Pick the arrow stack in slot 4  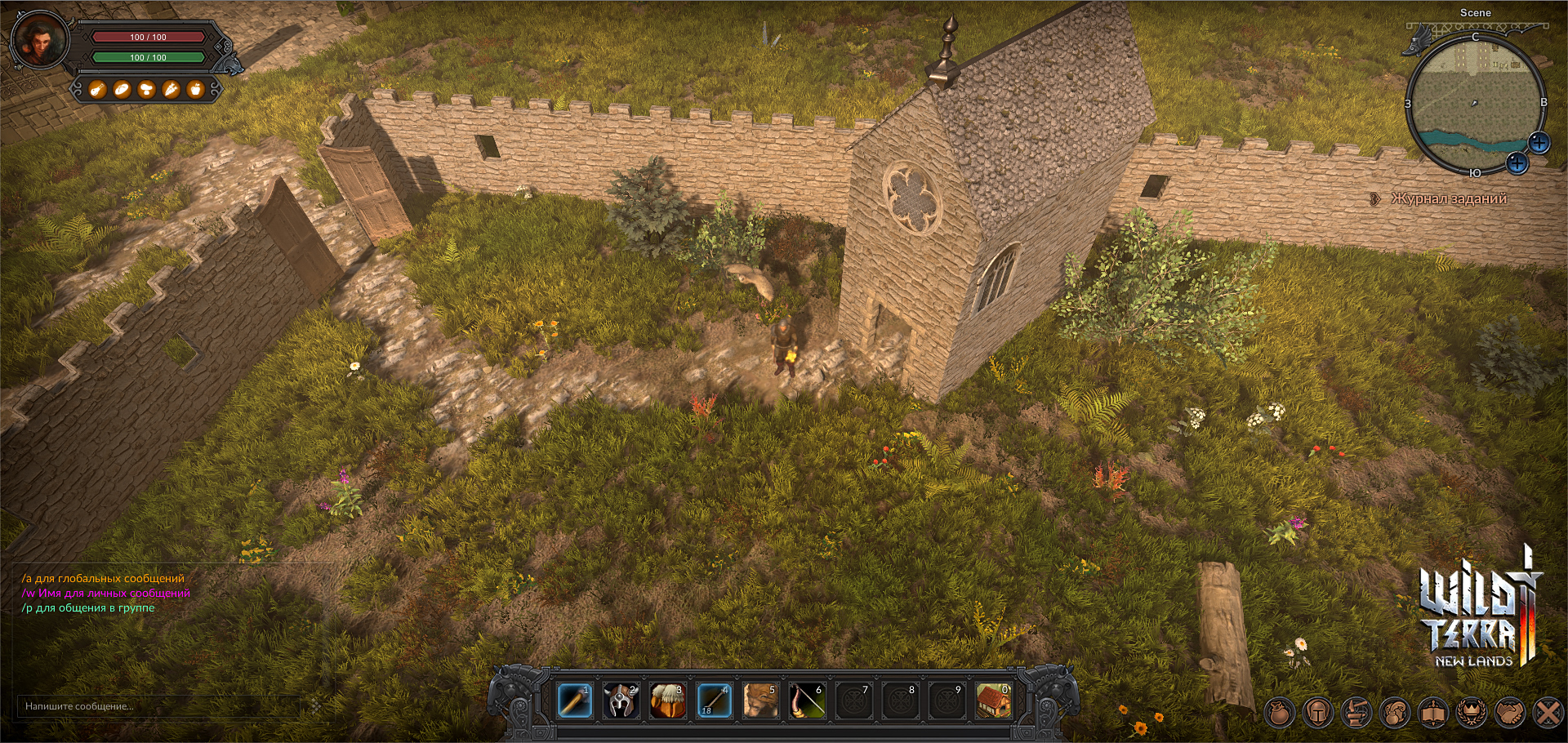pyautogui.click(x=714, y=701)
